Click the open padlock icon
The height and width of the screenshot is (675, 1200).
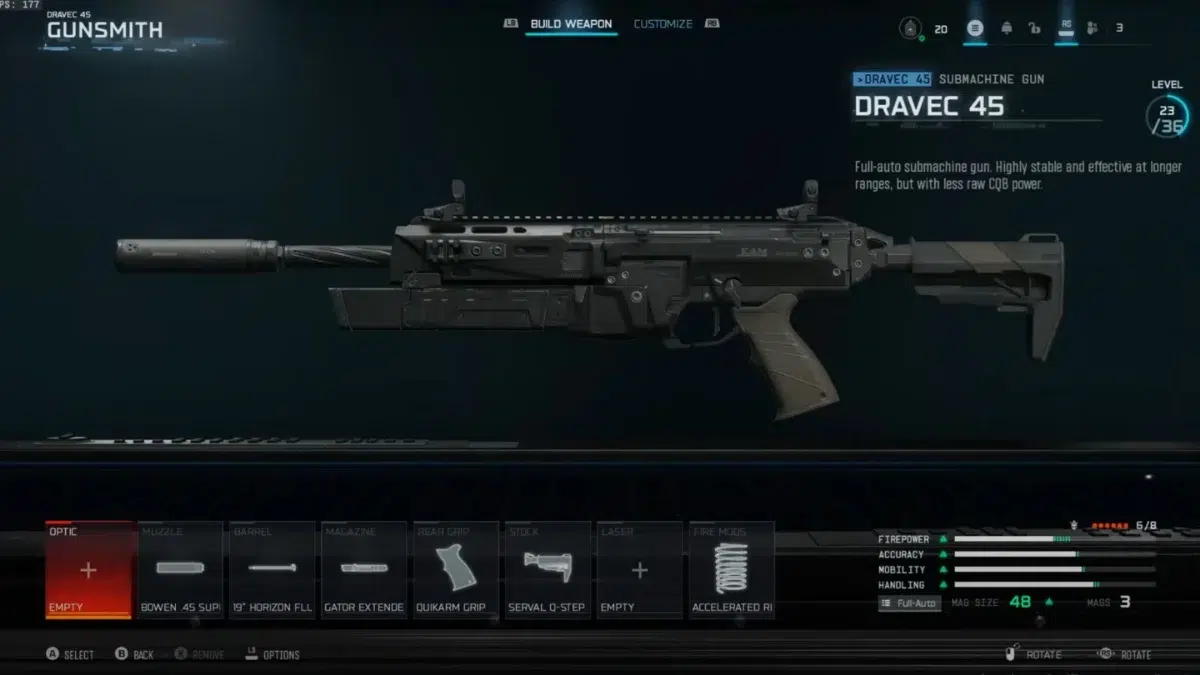tap(1036, 28)
